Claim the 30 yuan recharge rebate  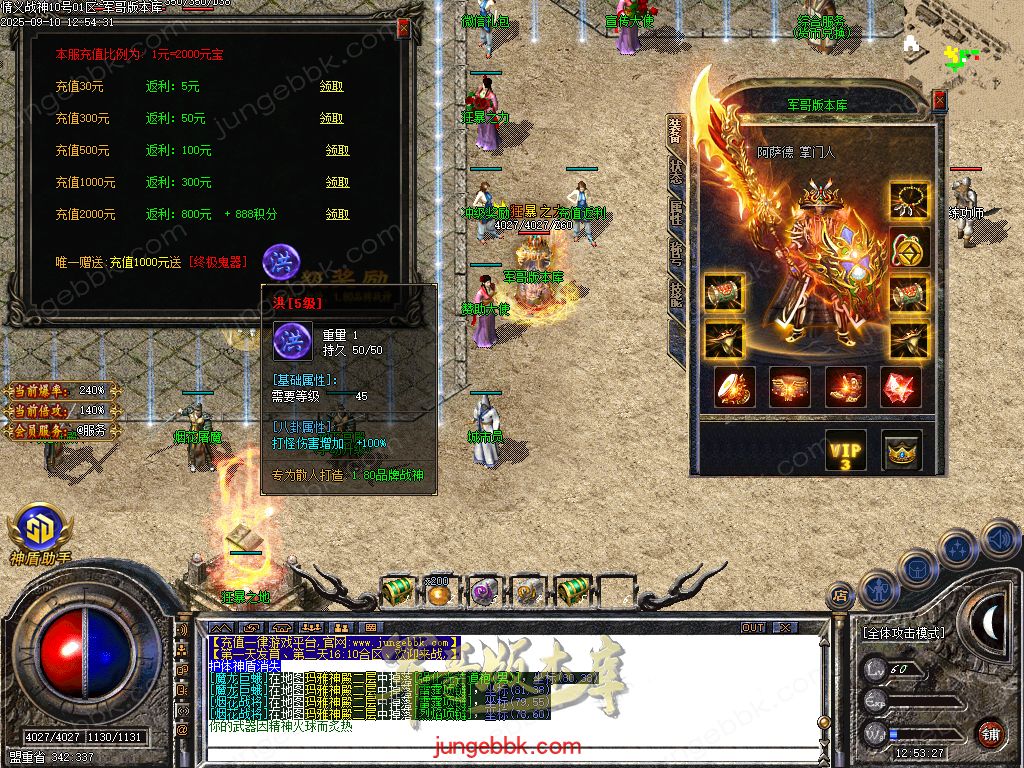click(x=332, y=87)
